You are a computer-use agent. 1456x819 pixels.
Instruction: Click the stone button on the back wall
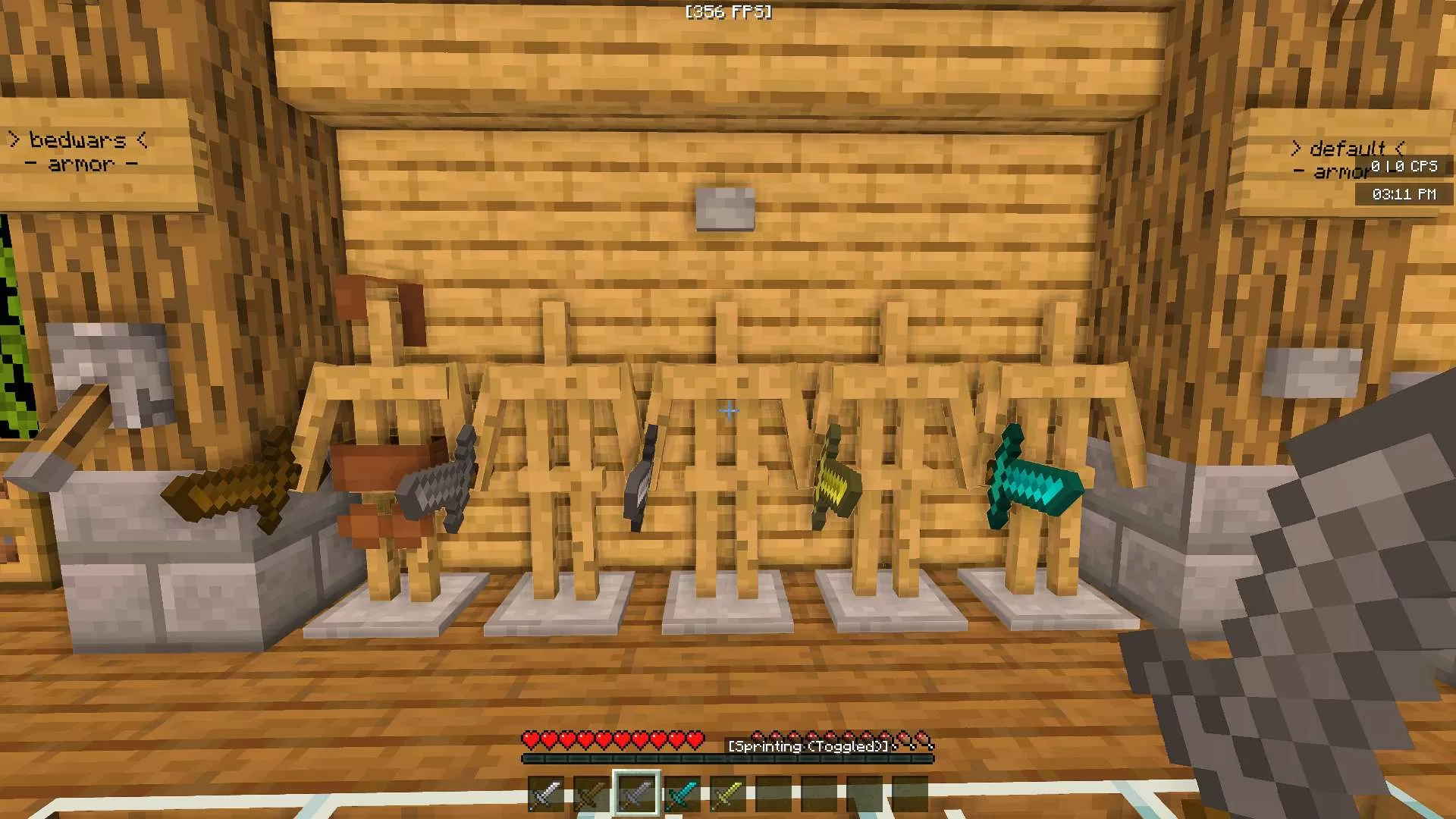point(724,209)
